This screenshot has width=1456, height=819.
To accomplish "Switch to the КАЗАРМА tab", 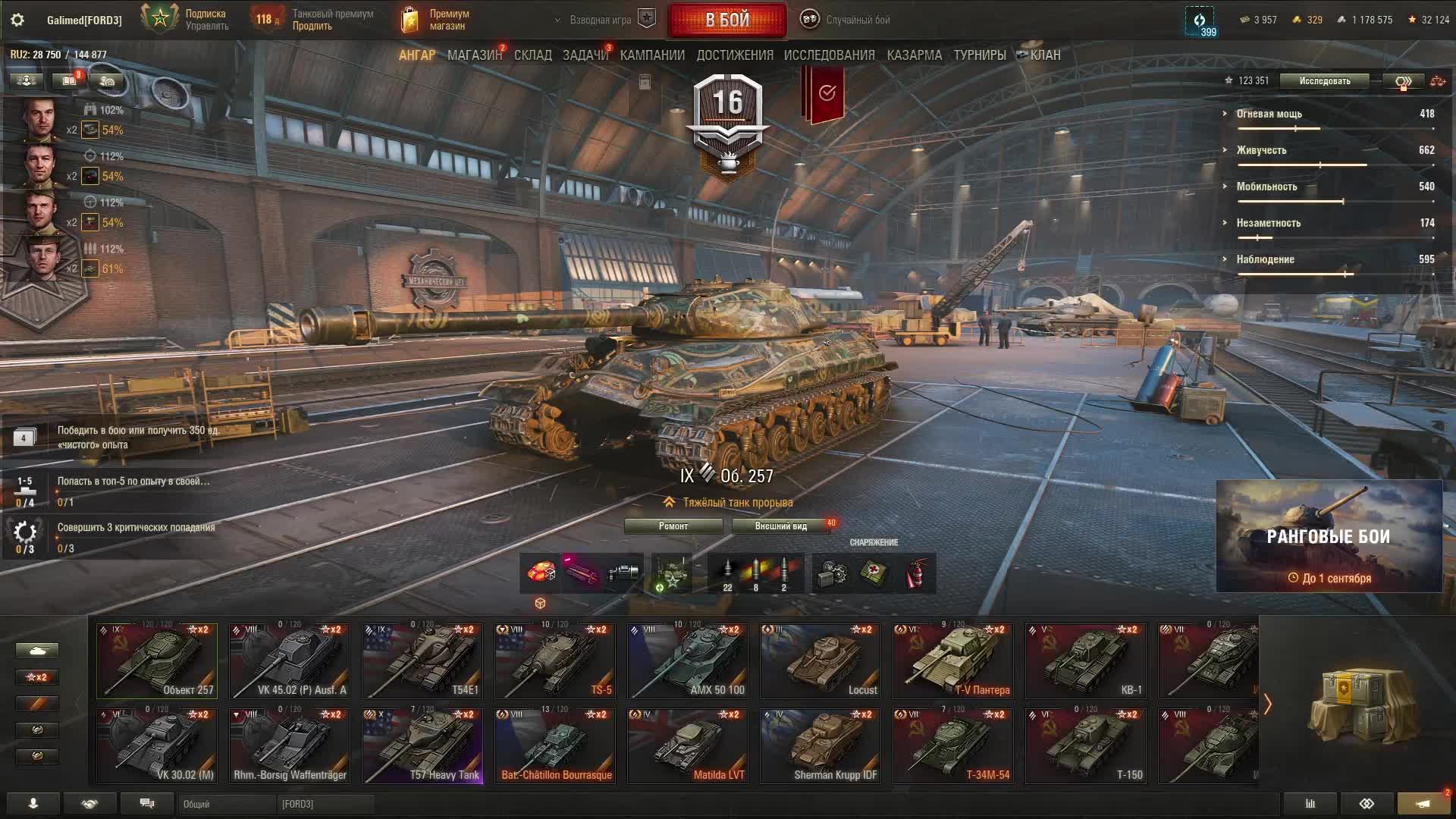I will (x=914, y=55).
